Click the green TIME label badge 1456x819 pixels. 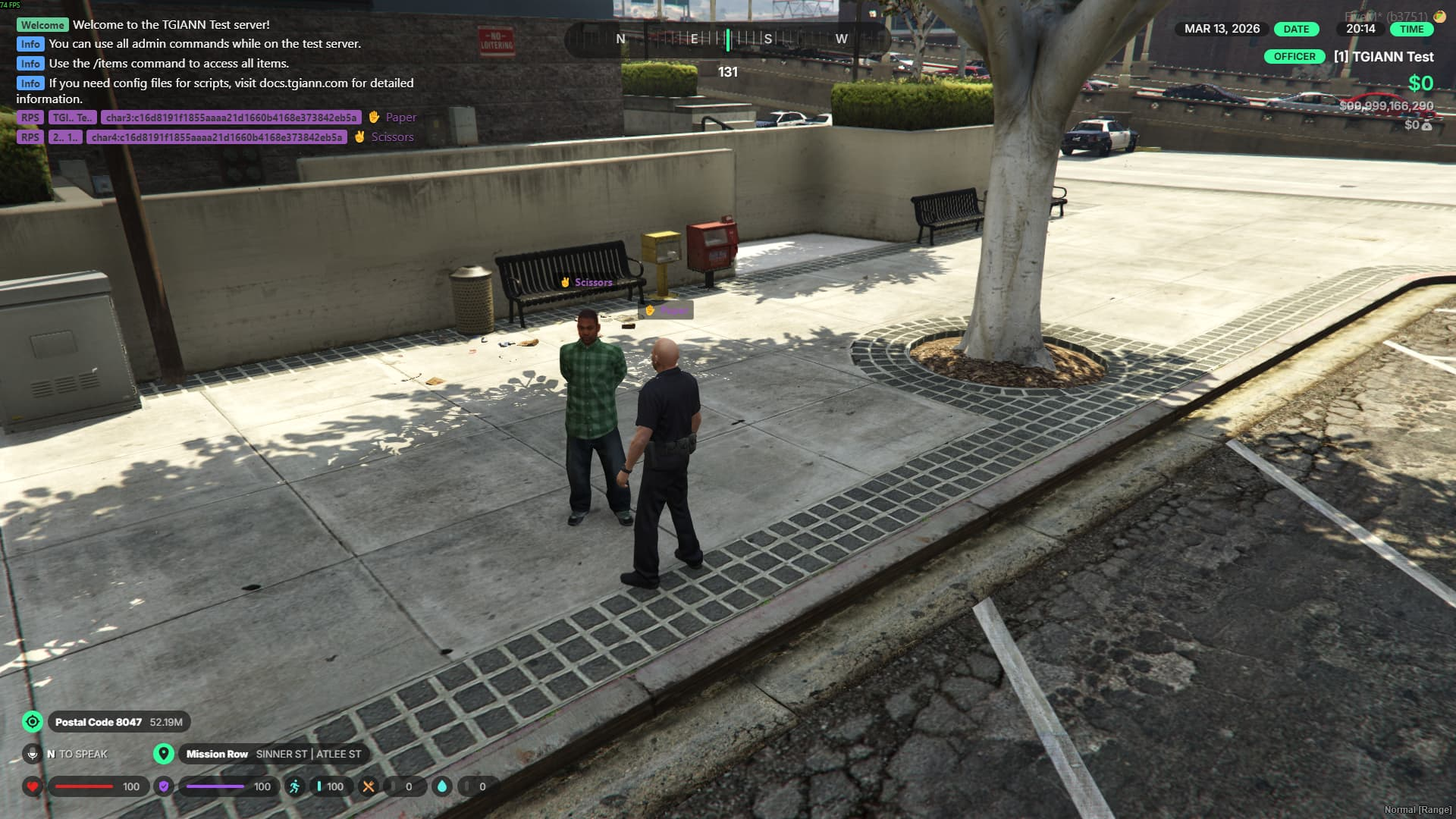click(x=1411, y=29)
